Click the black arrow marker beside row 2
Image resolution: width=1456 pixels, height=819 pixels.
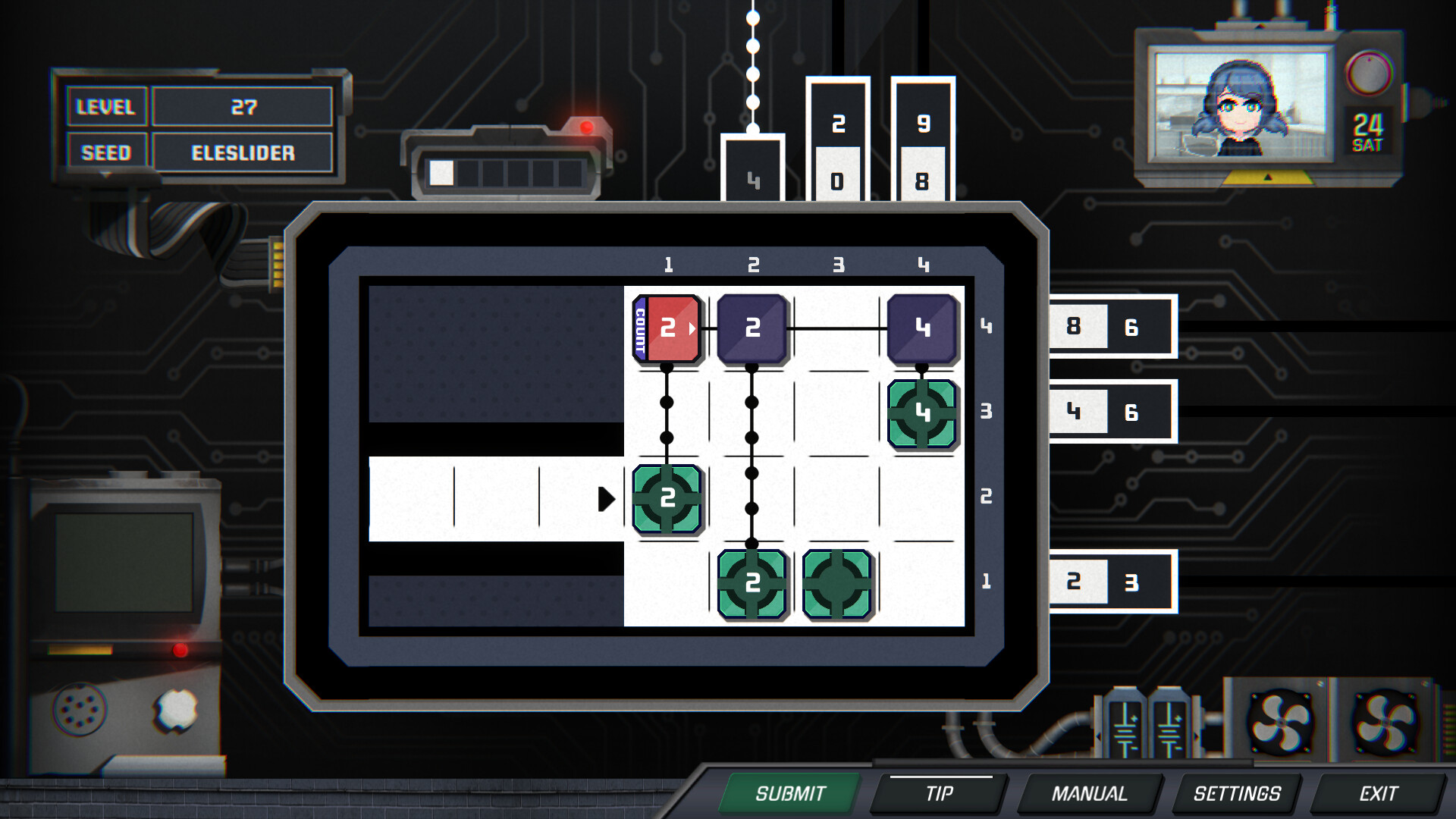[x=607, y=500]
